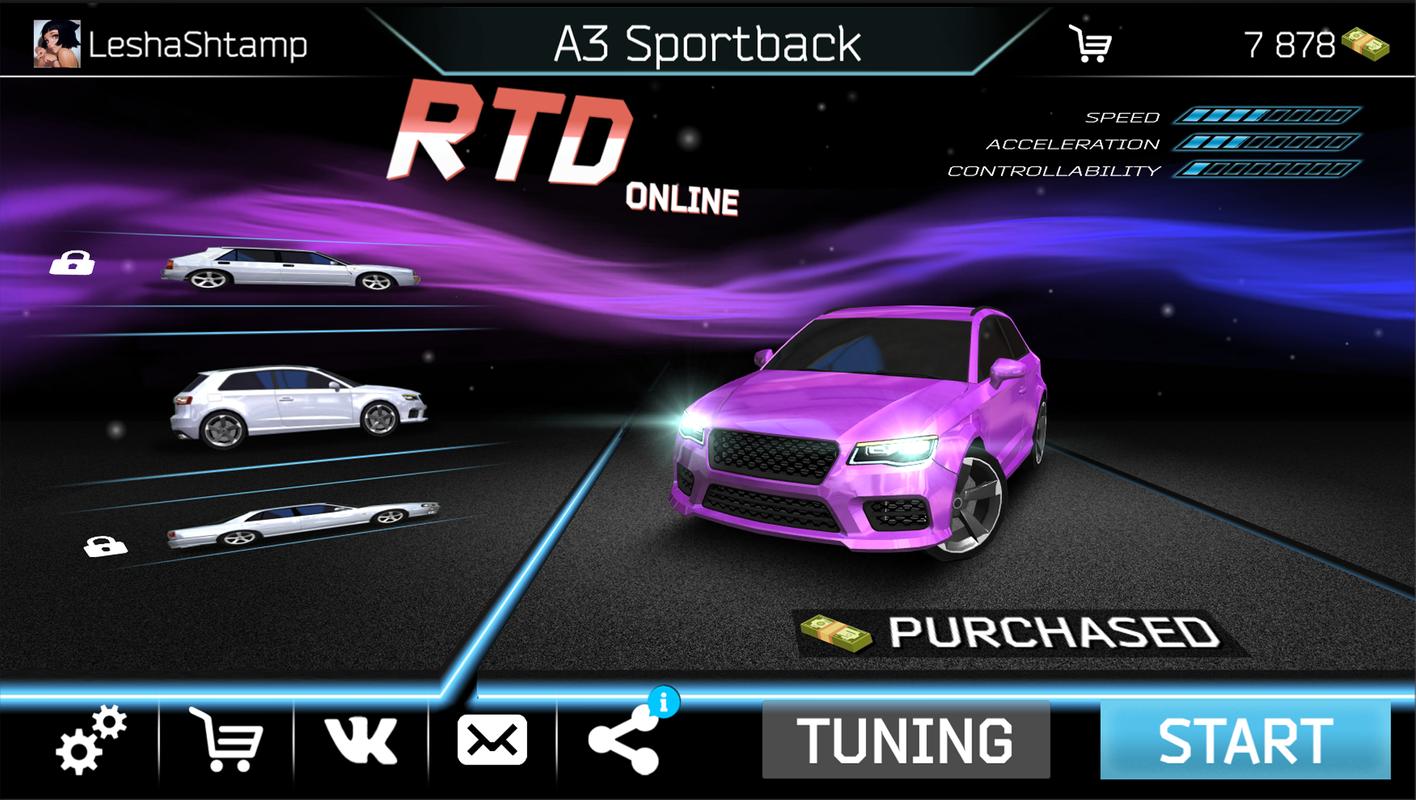Click the cash stack next to 7 878

[x=1365, y=45]
